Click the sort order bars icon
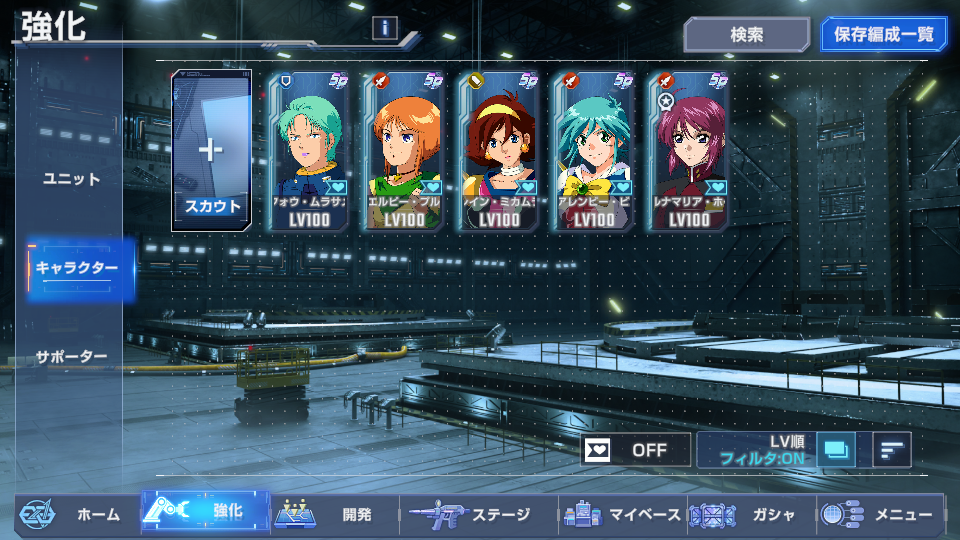This screenshot has width=960, height=540. pos(891,450)
